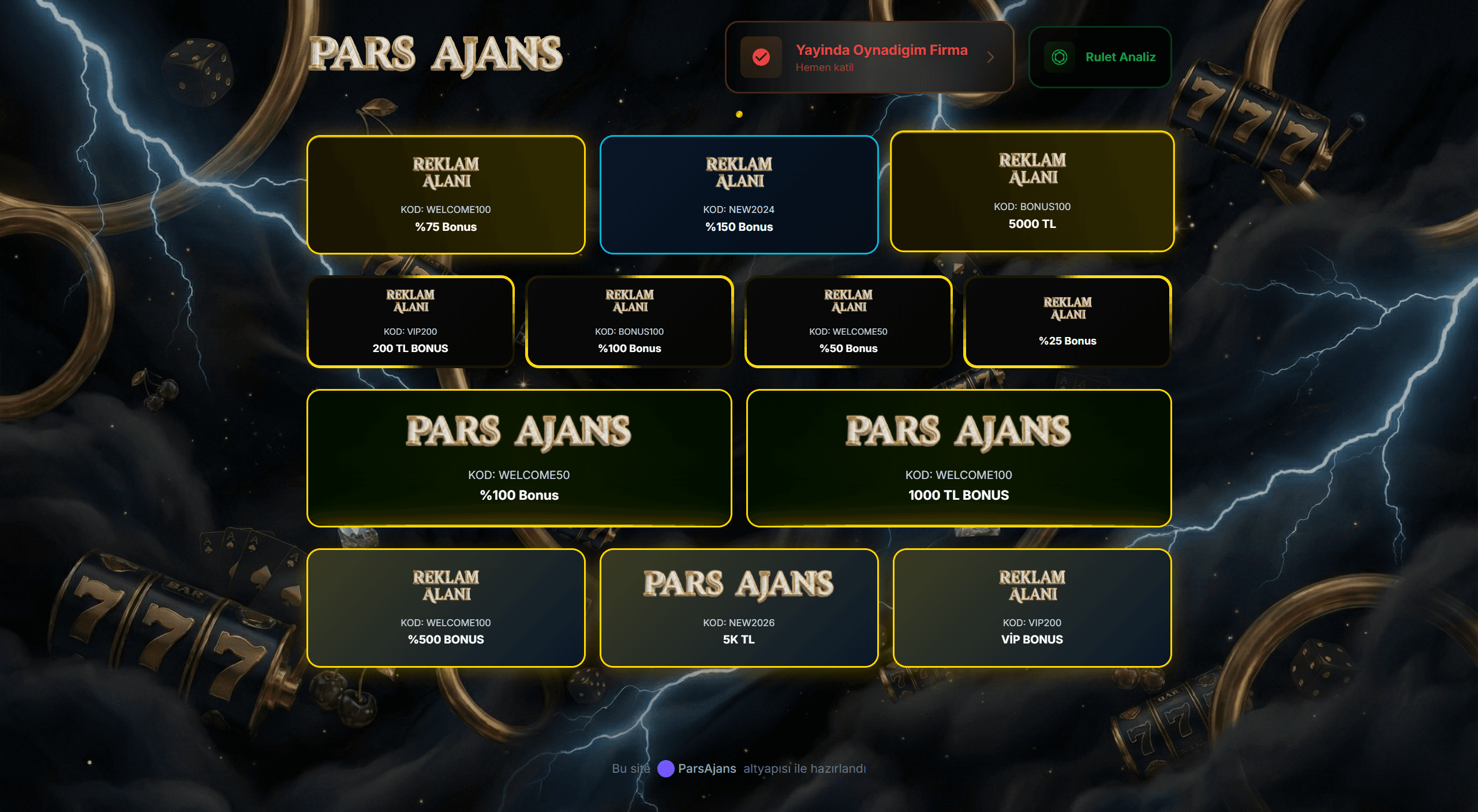The height and width of the screenshot is (812, 1478).
Task: Select the green roulette icon in Rulet Analiz button
Action: point(1060,57)
